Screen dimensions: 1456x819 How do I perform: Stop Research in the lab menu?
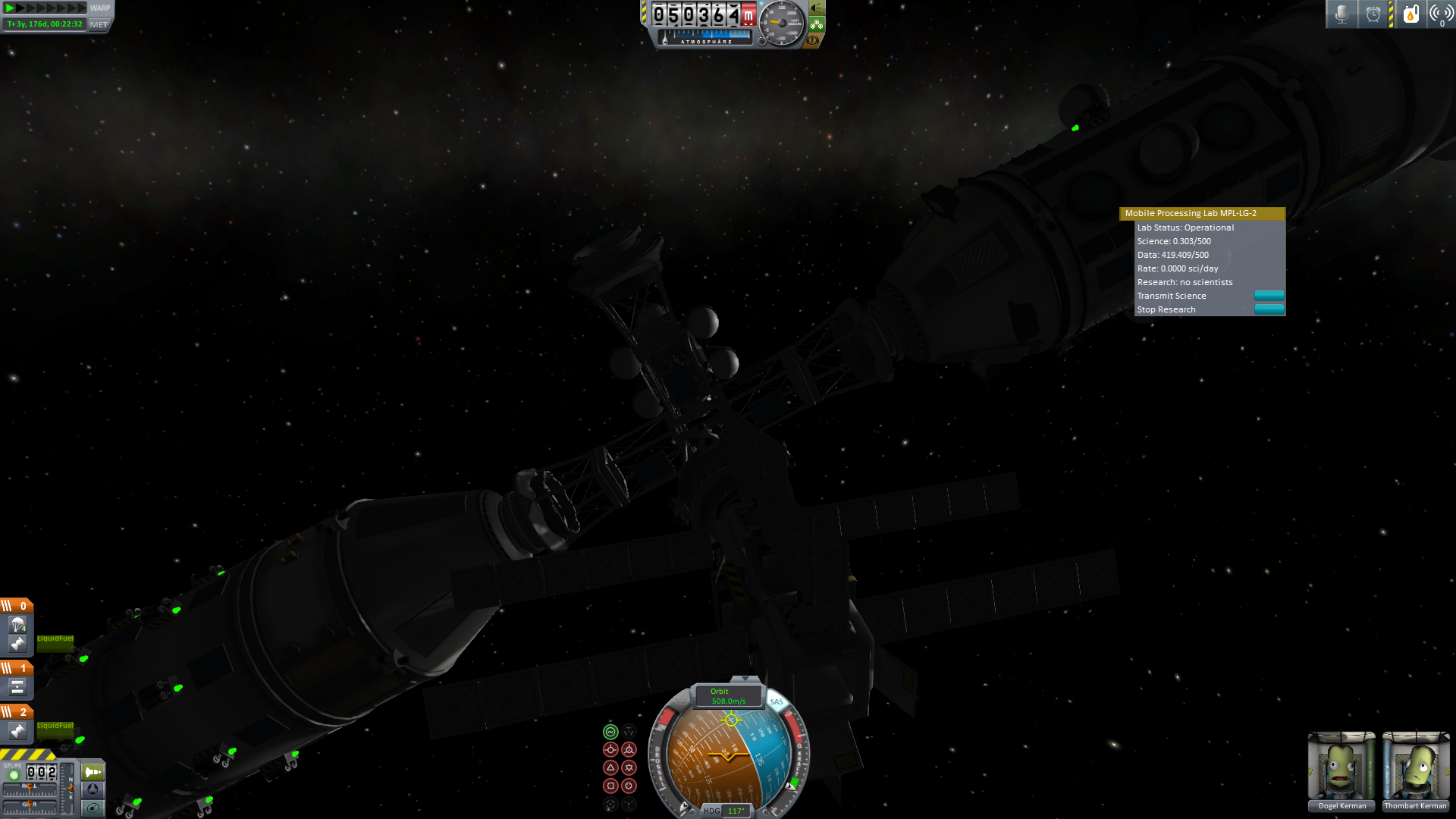pos(1269,309)
